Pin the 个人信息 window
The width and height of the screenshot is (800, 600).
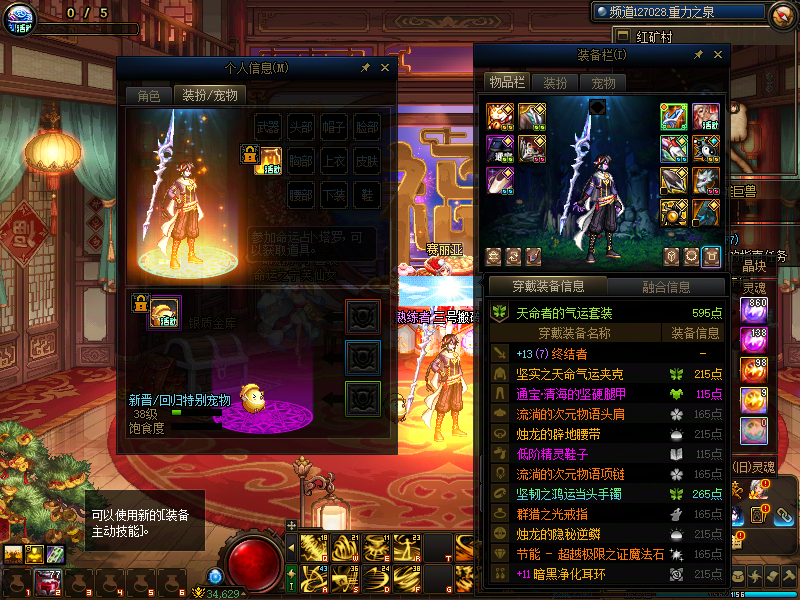click(365, 68)
